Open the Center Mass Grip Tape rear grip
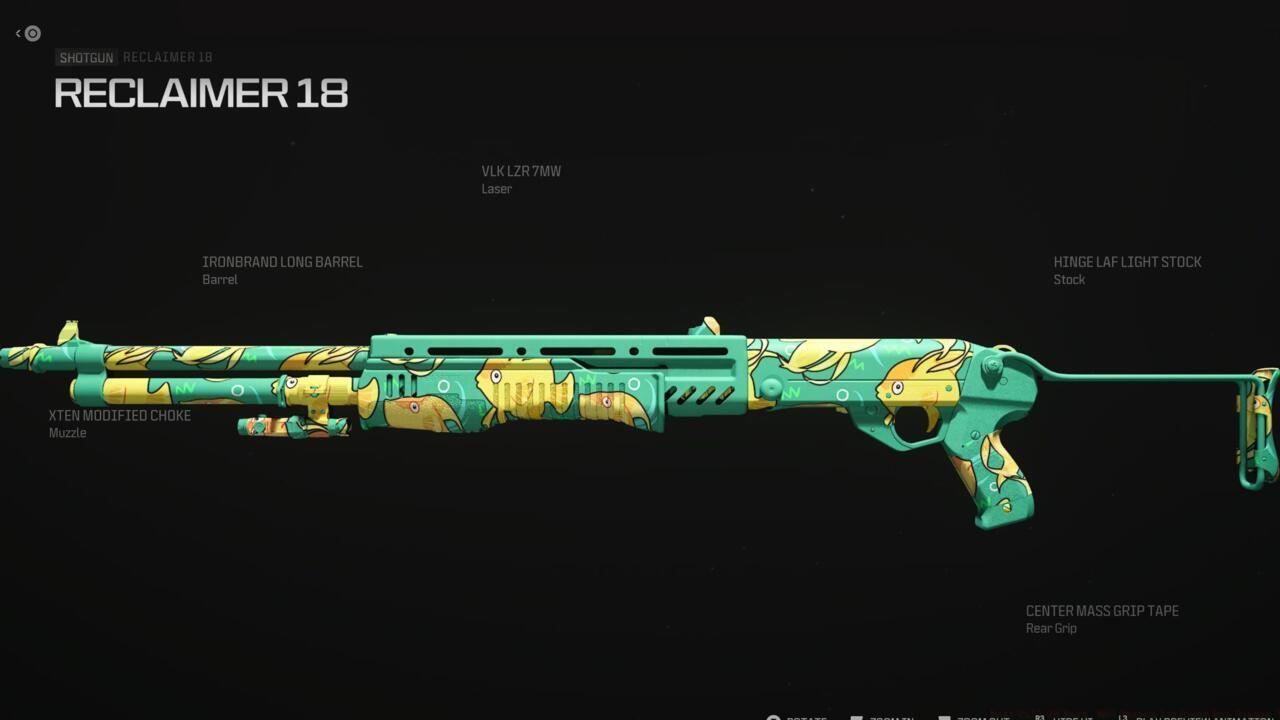Image resolution: width=1280 pixels, height=720 pixels. coord(1102,612)
